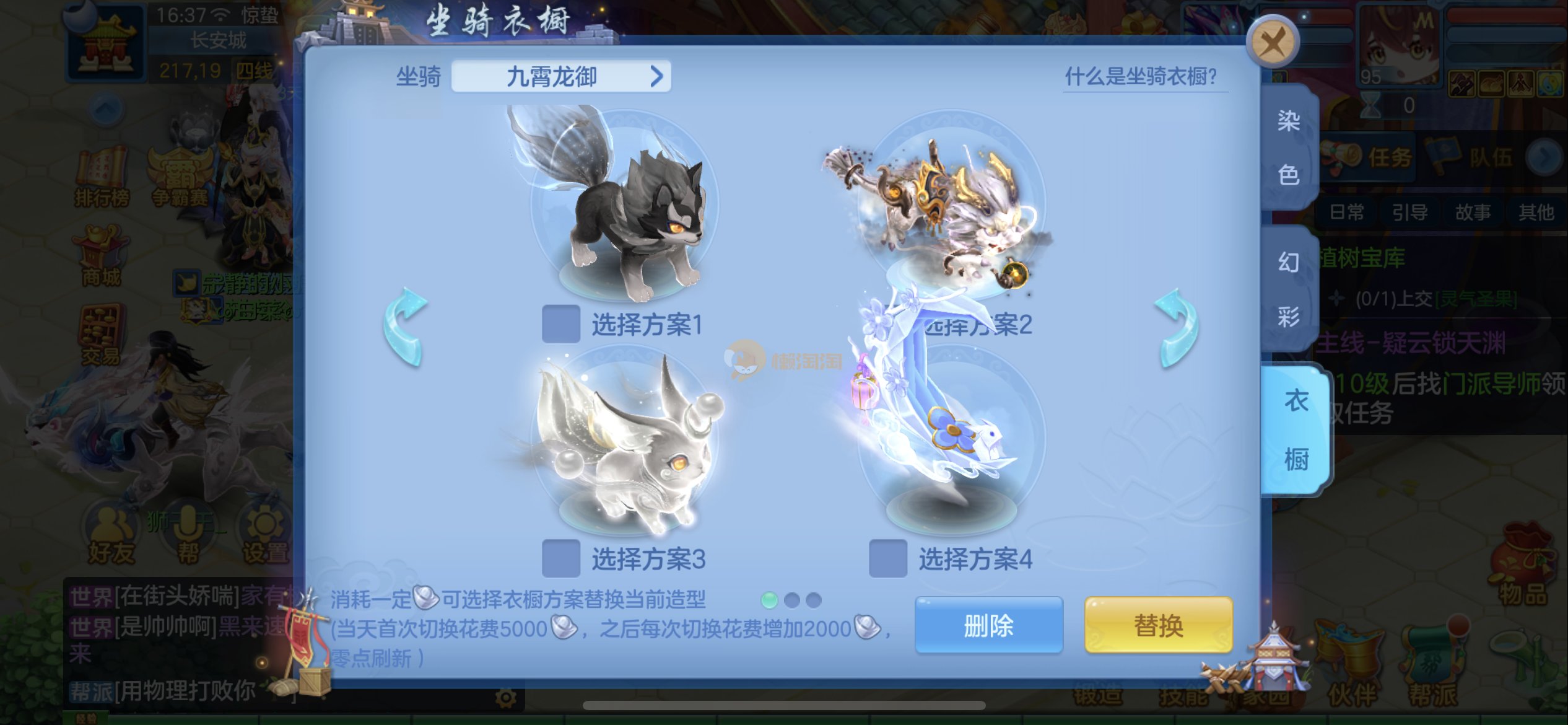This screenshot has height=725, width=1568.
Task: Click the 删除 delete button
Action: pyautogui.click(x=988, y=625)
